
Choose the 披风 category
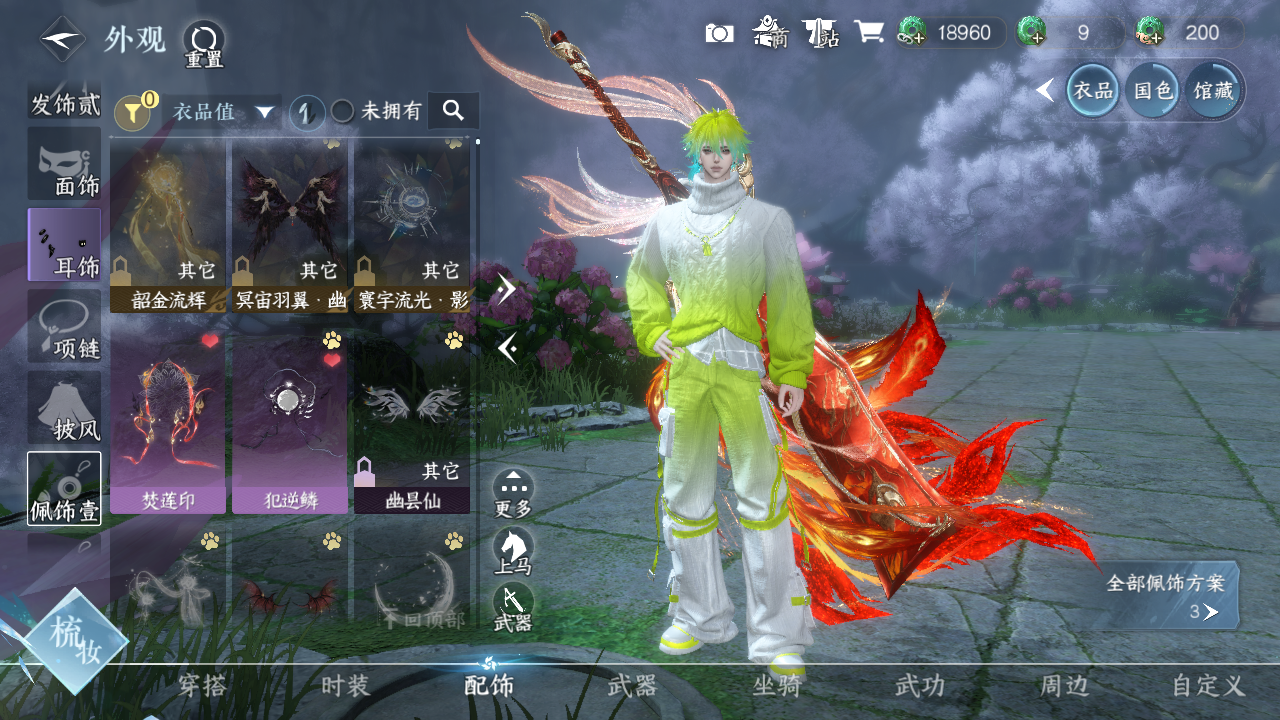tap(64, 409)
